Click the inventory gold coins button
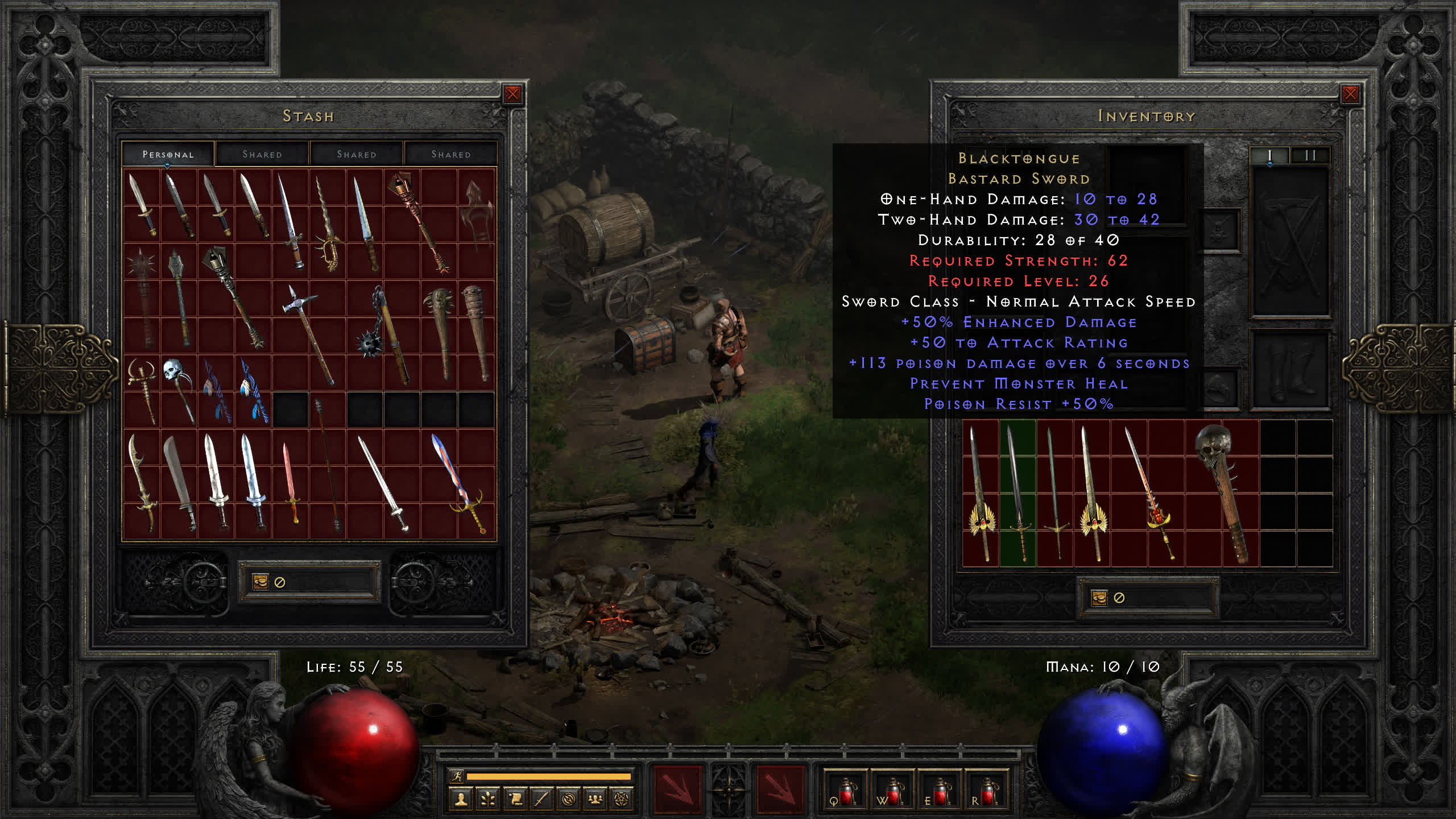 [1099, 598]
